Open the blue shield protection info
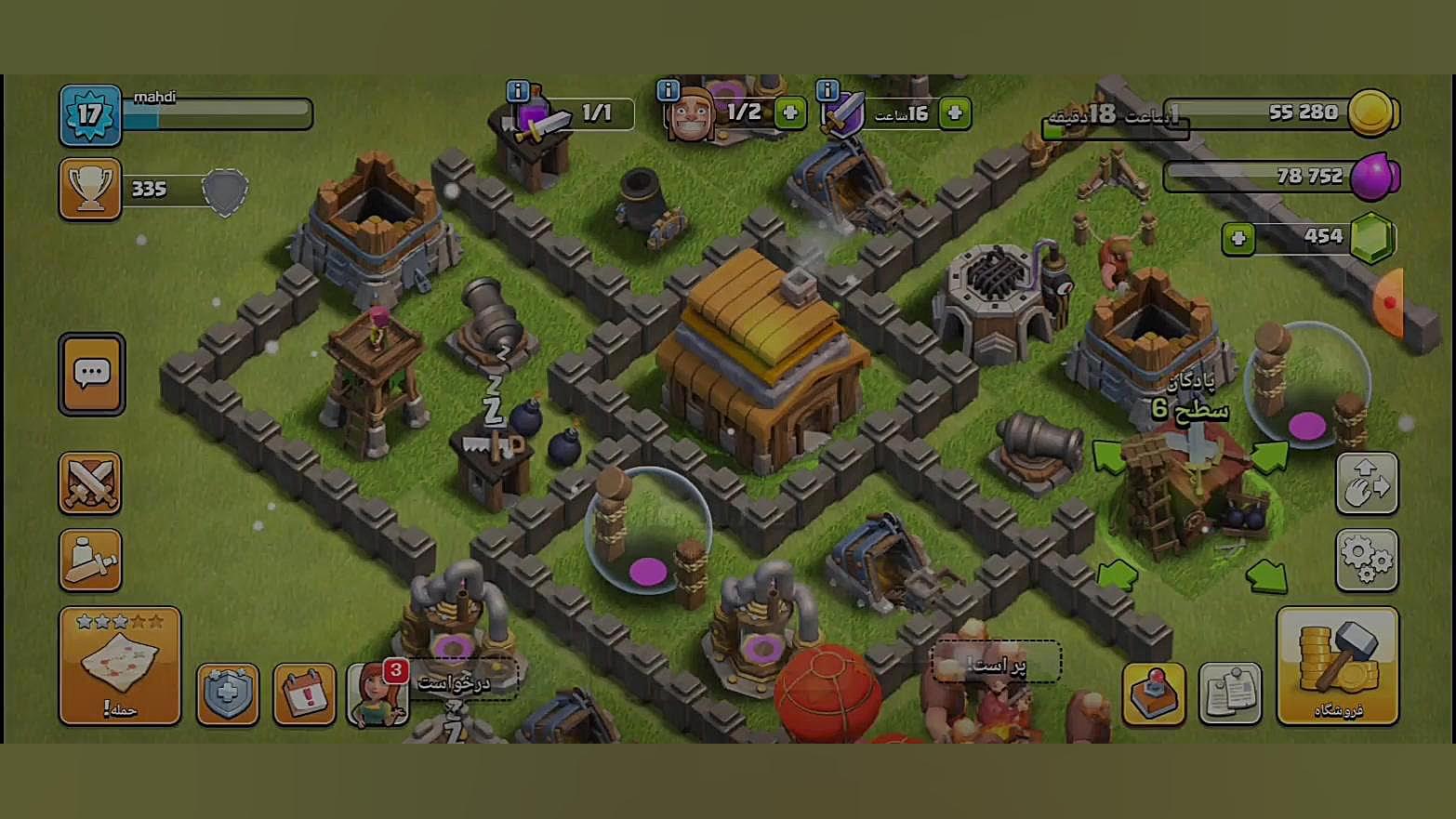The image size is (1456, 819). 228,694
